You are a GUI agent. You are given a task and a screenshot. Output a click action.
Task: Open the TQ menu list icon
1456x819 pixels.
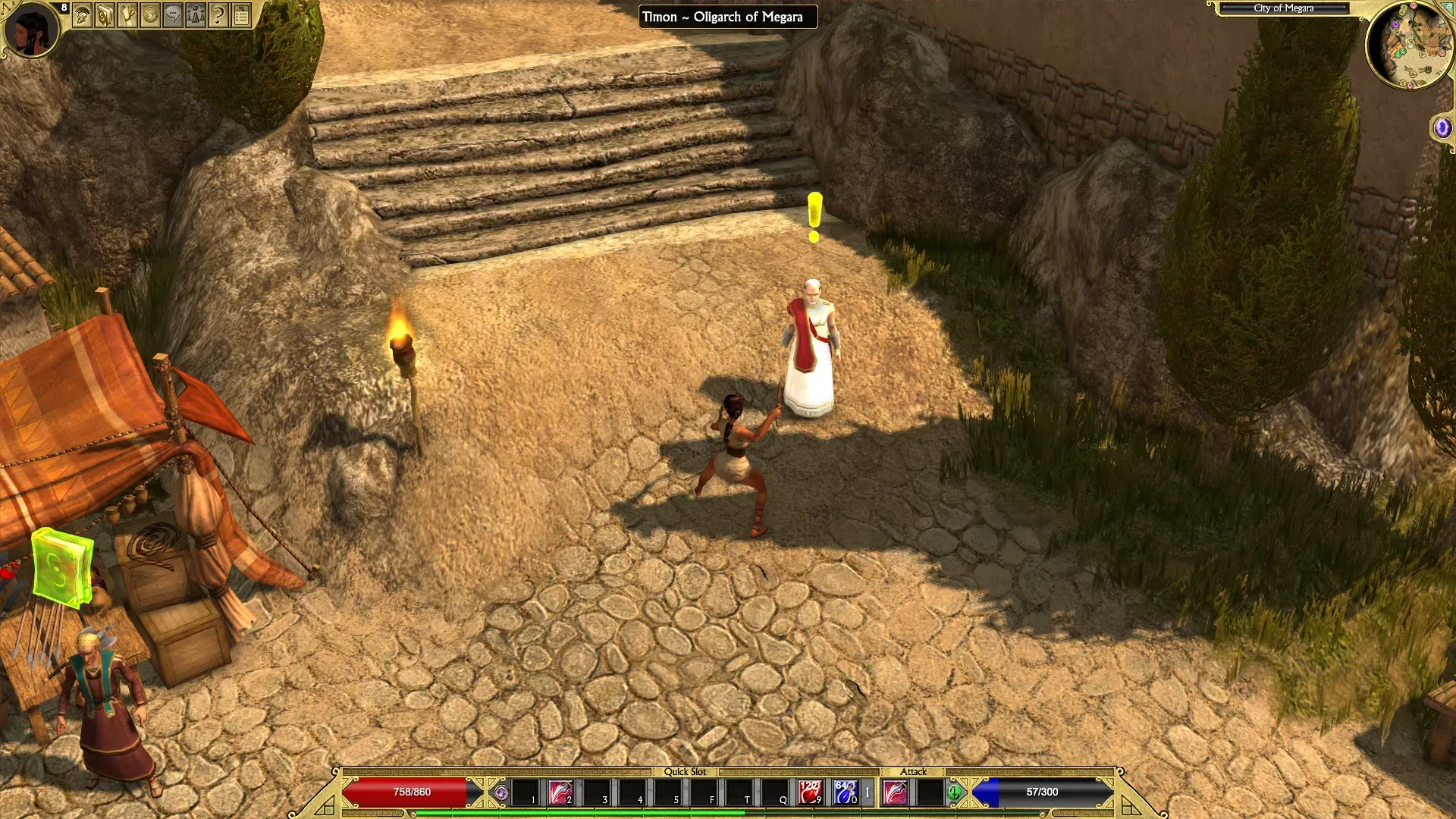241,15
